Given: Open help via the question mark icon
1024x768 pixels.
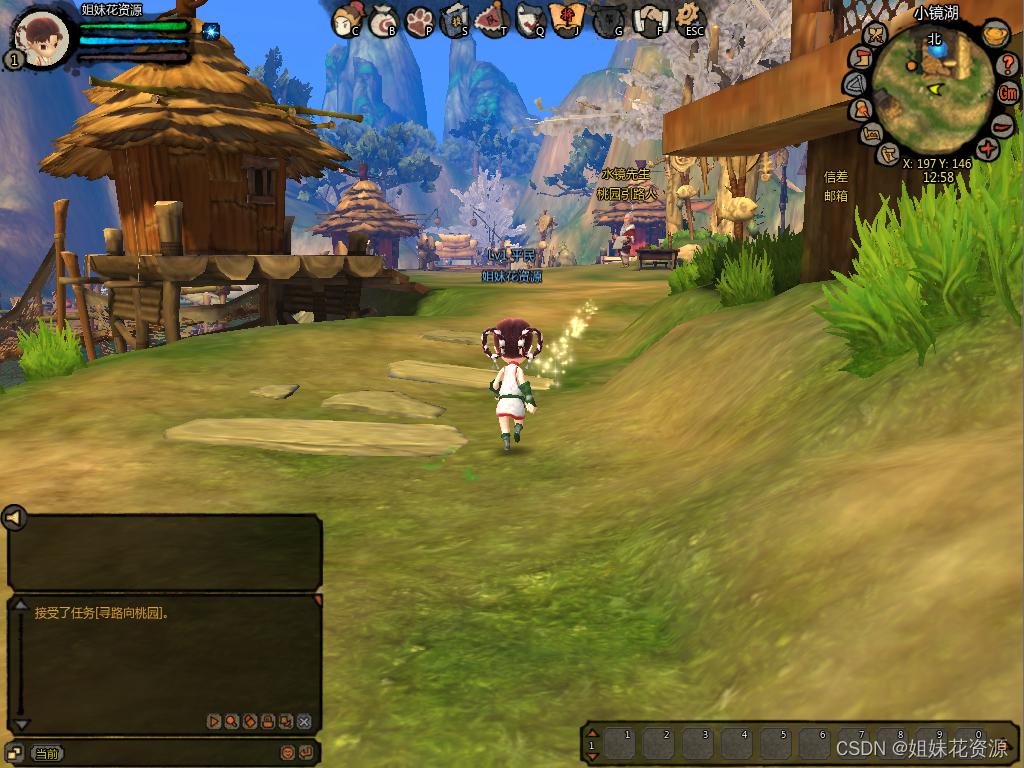Looking at the screenshot, I should click(1008, 65).
